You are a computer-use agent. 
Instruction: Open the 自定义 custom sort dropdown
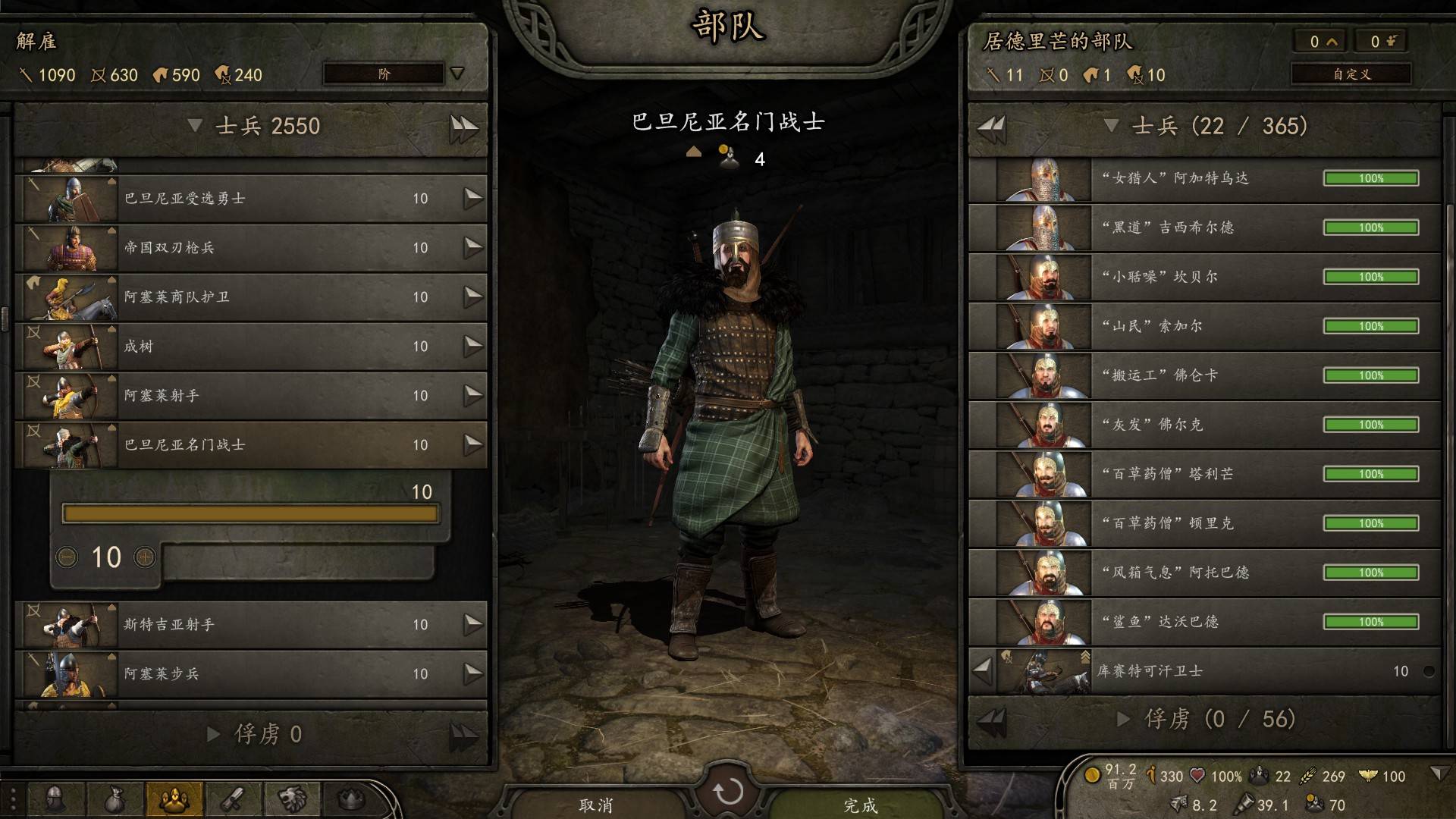1351,74
